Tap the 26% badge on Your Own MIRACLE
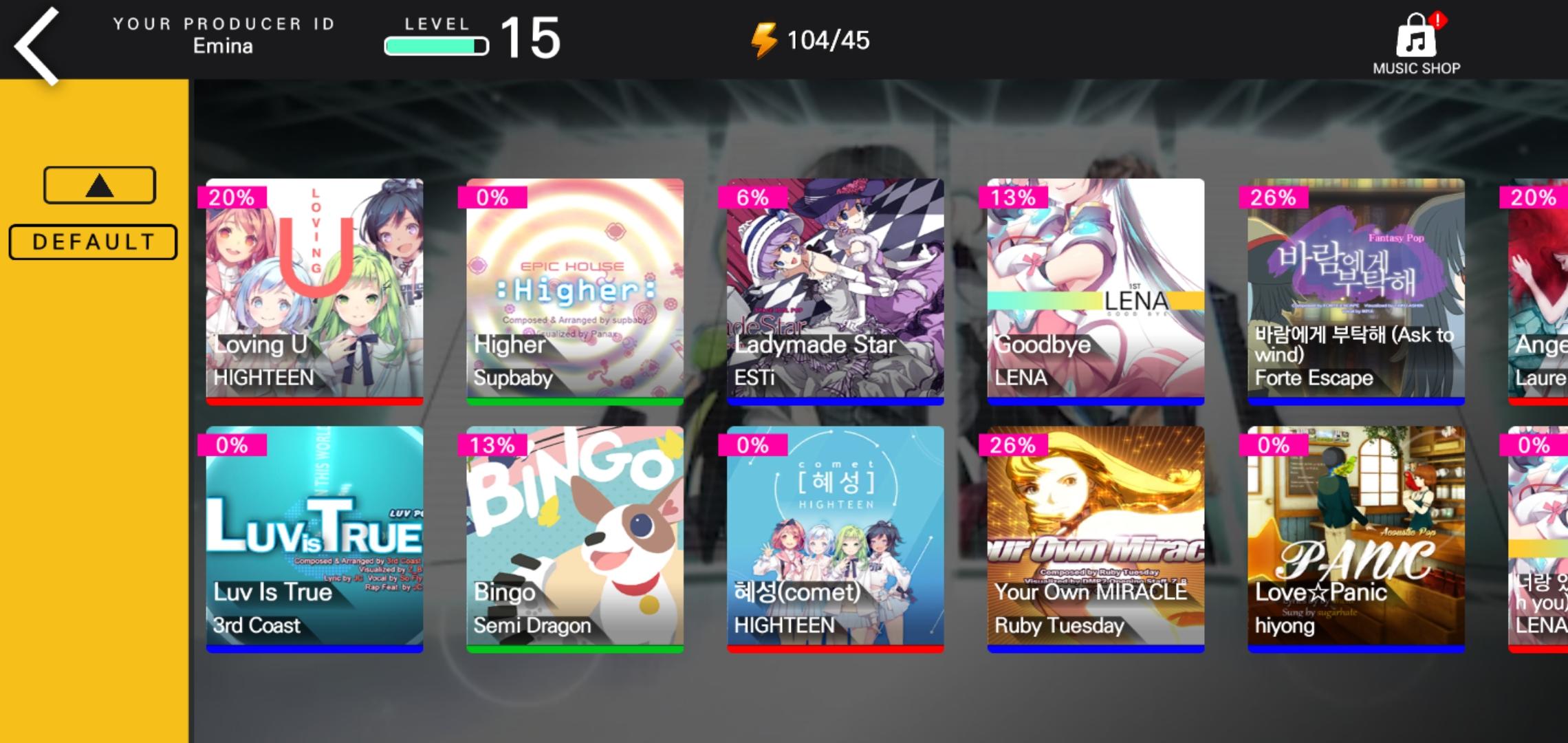This screenshot has width=1568, height=743. click(1015, 446)
